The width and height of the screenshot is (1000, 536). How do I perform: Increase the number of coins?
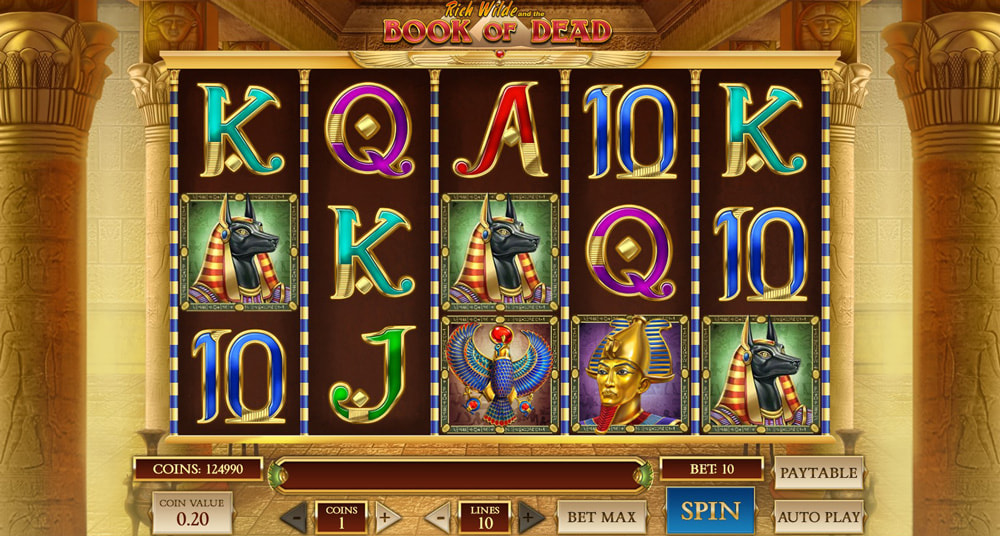(387, 517)
